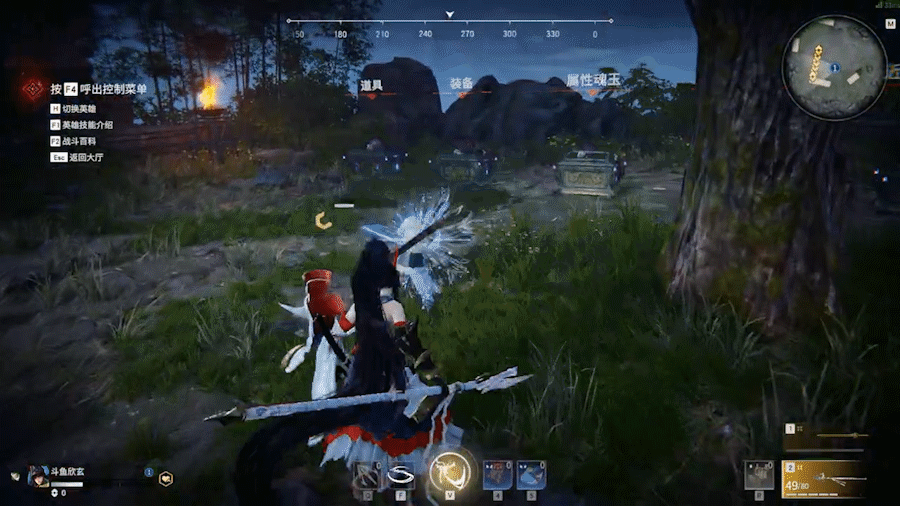Select the red-topped blue consumable slot
Screen dimensions: 900x506
click(497, 475)
